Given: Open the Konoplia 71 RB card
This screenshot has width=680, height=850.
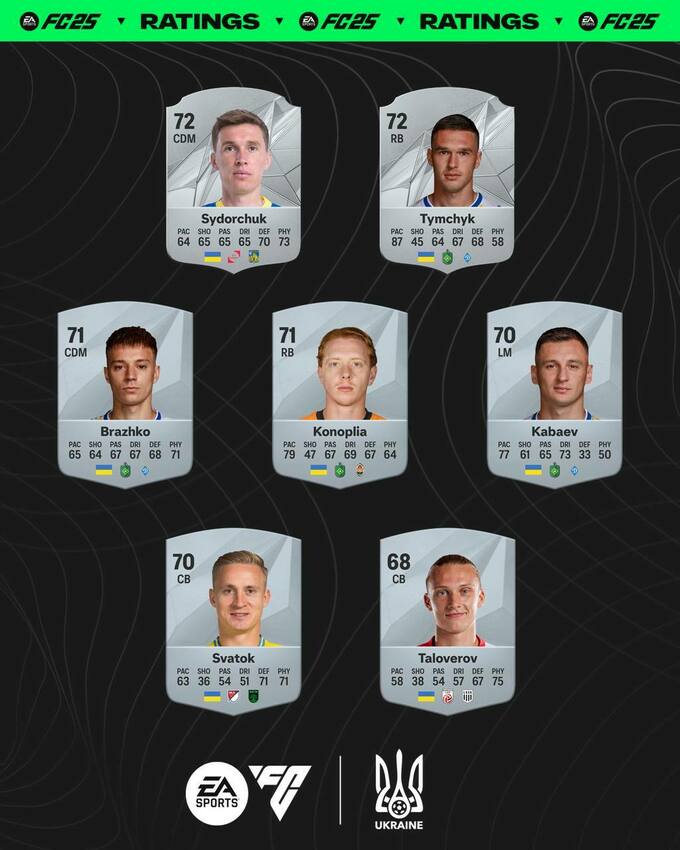Looking at the screenshot, I should point(340,393).
